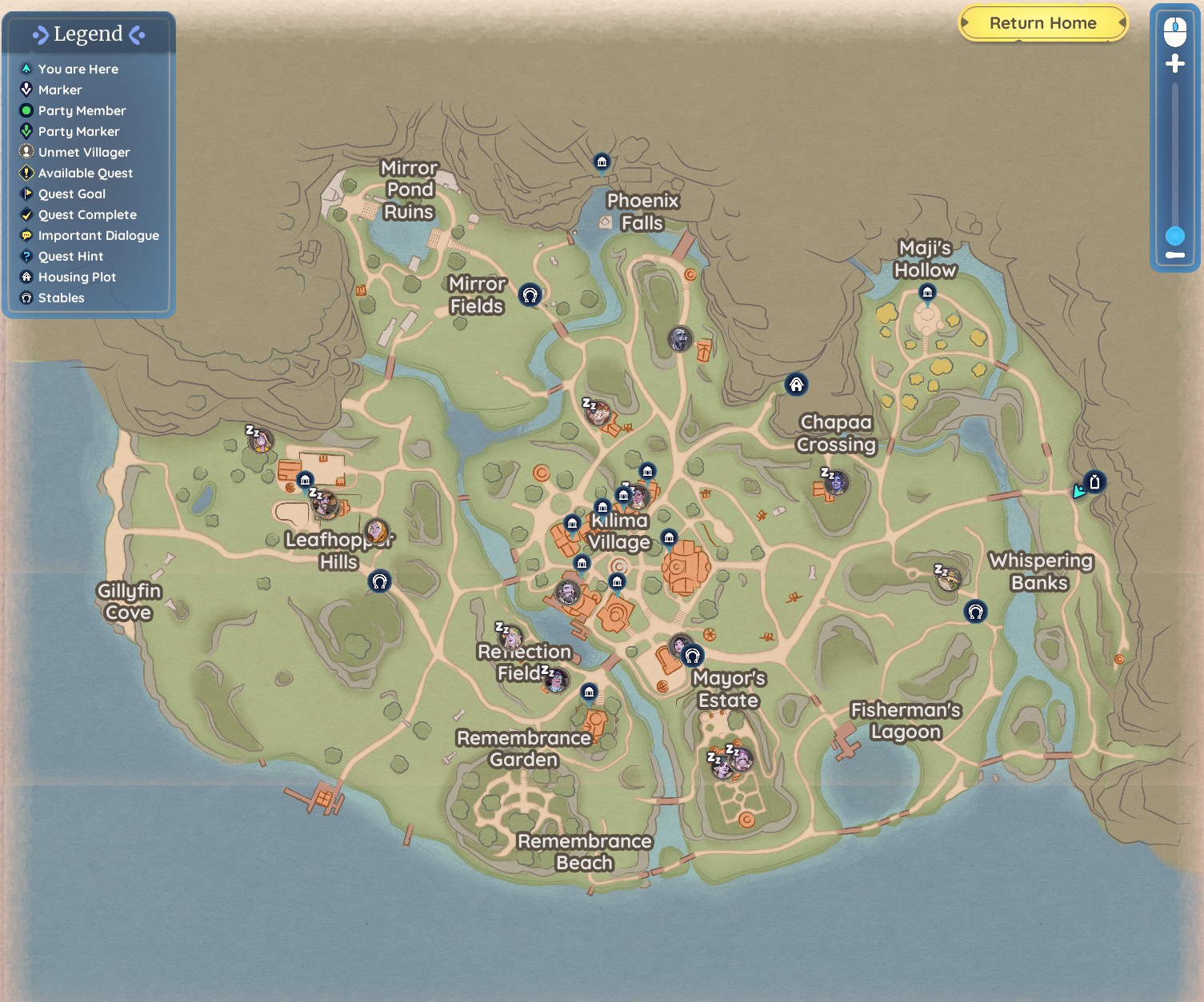The width and height of the screenshot is (1204, 1002).
Task: Zoom in with the plus button
Action: pos(1174,64)
